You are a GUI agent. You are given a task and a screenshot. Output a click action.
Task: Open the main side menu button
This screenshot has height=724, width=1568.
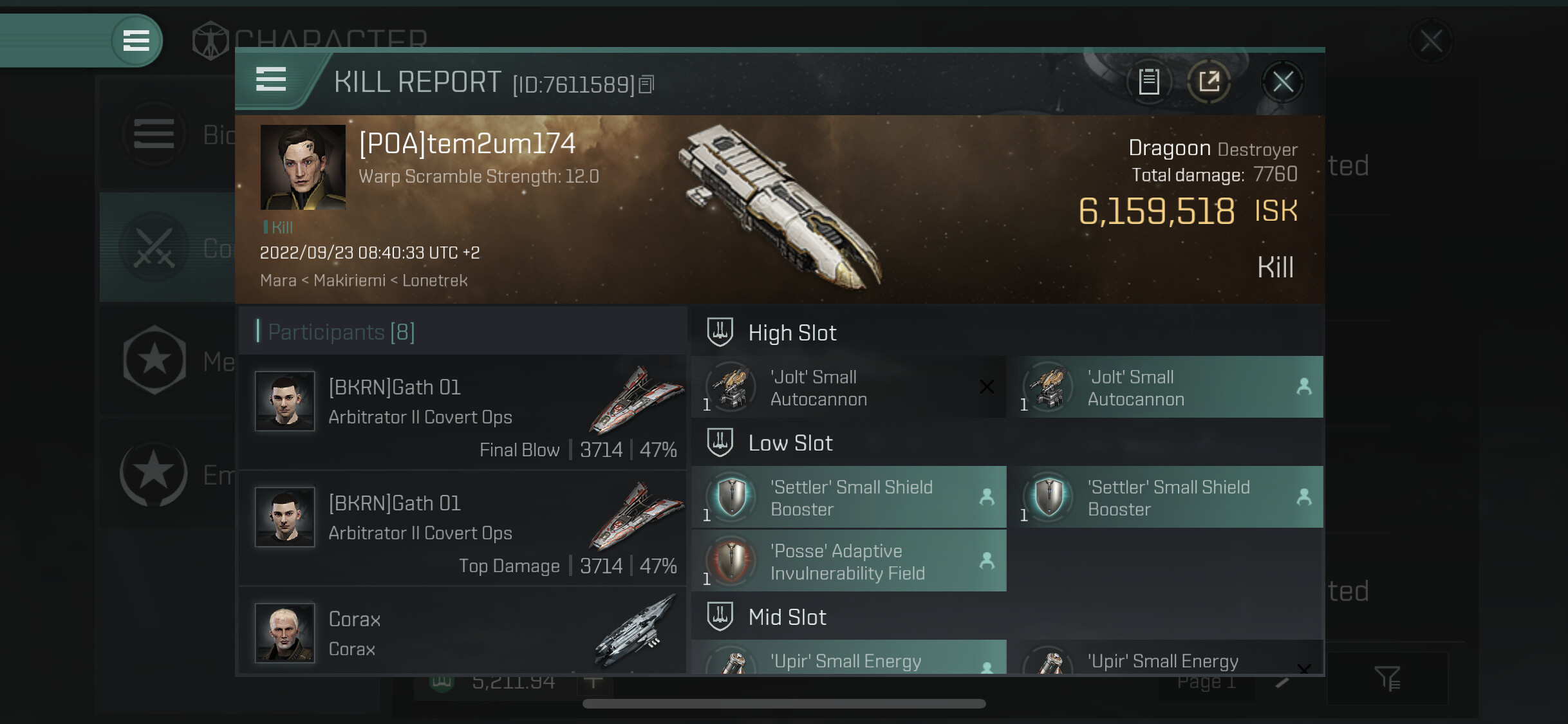[136, 41]
